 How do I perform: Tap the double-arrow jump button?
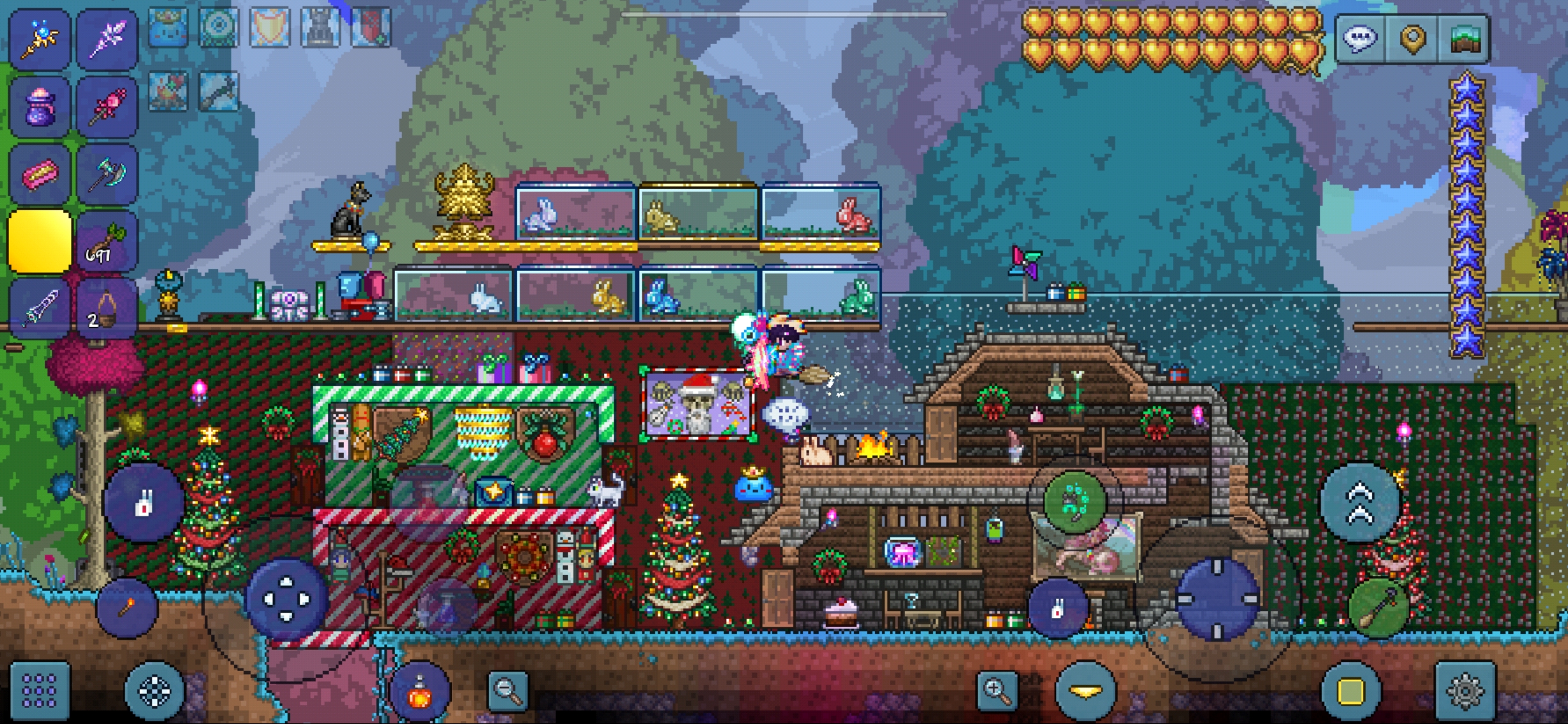1360,504
